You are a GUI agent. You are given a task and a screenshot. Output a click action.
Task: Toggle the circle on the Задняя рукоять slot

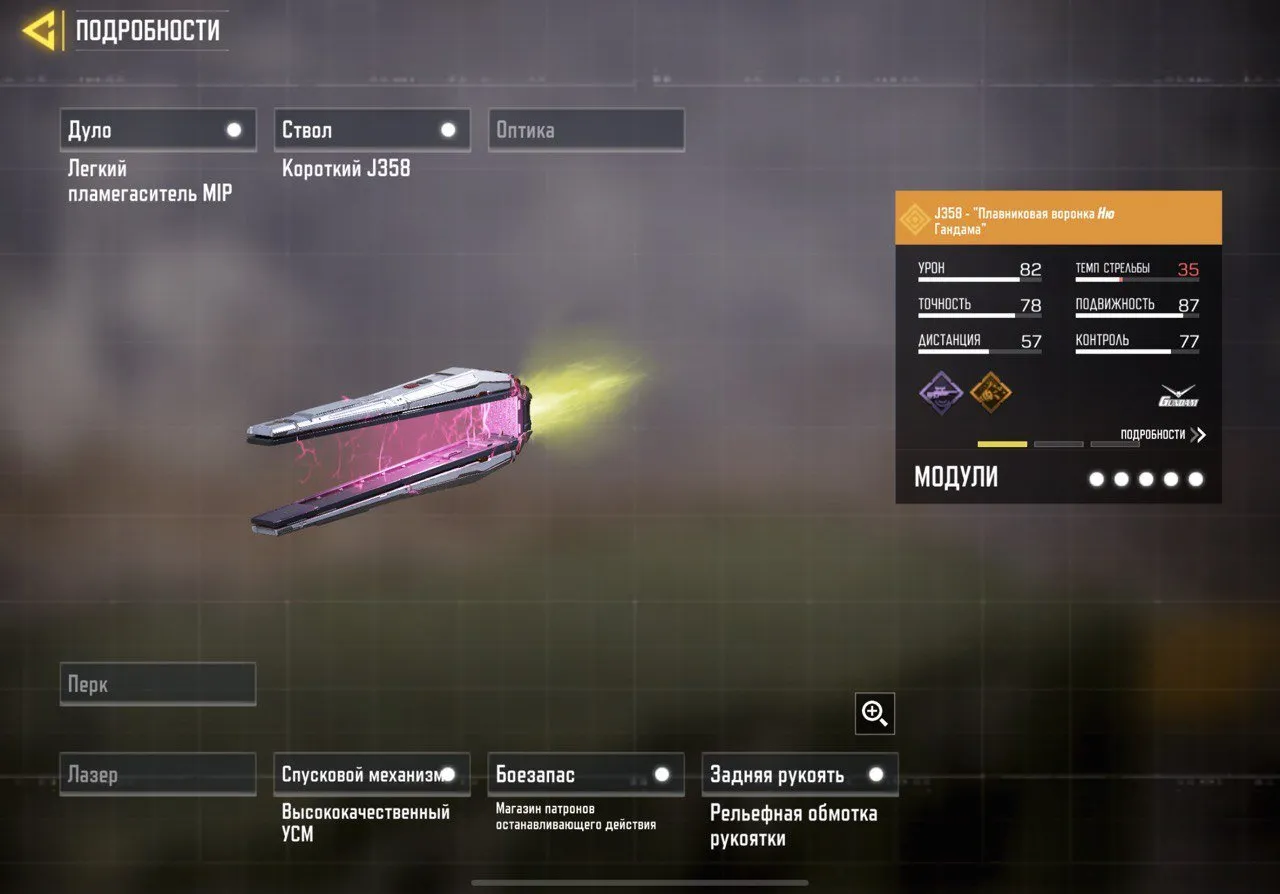pos(877,773)
